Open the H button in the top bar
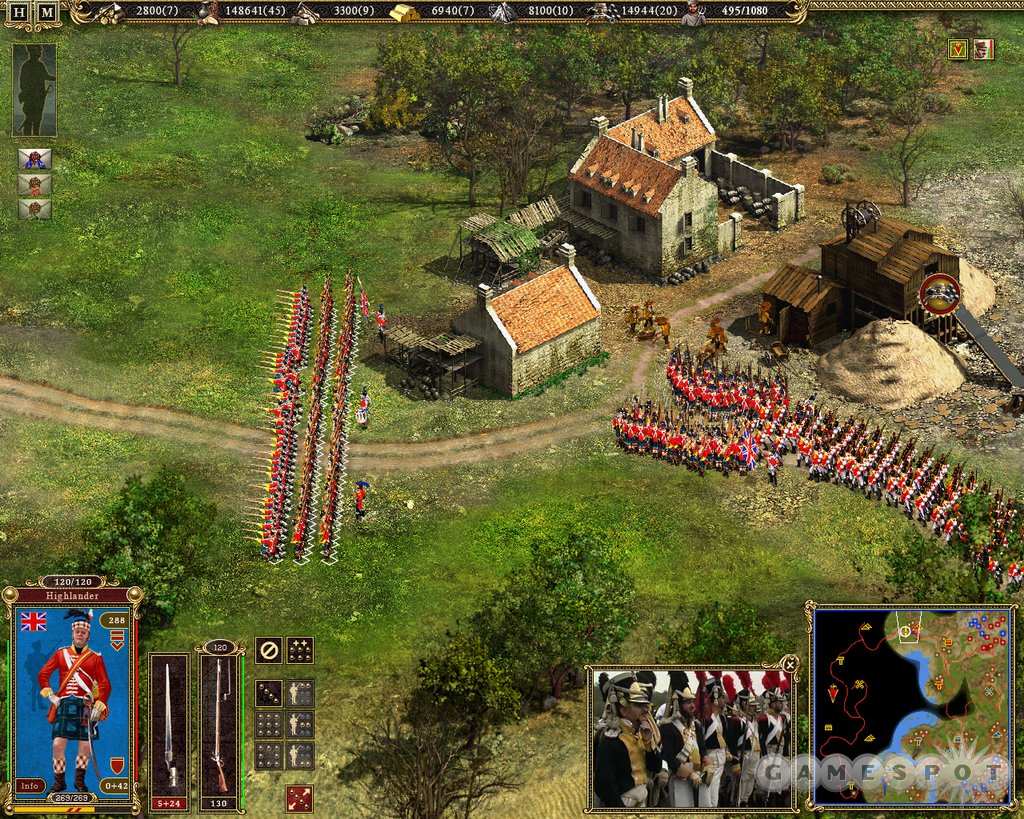Screen dimensions: 1024x819 click(x=19, y=12)
